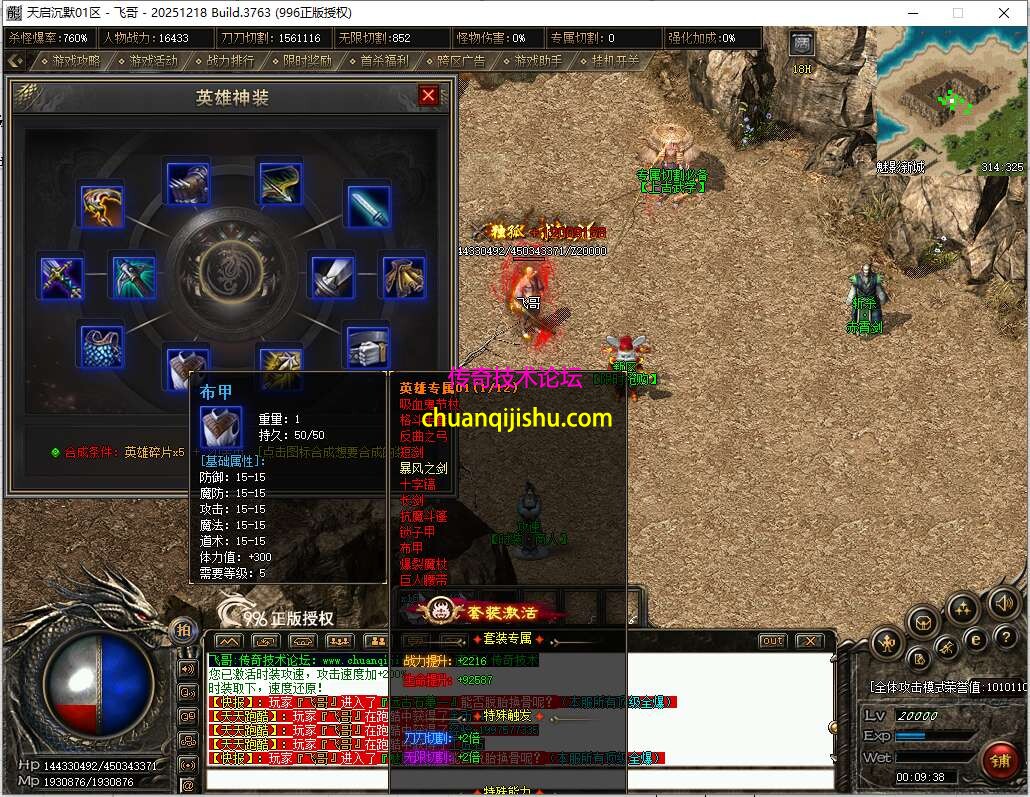Select the golden claw equipment slot
The width and height of the screenshot is (1030, 797).
click(x=101, y=205)
